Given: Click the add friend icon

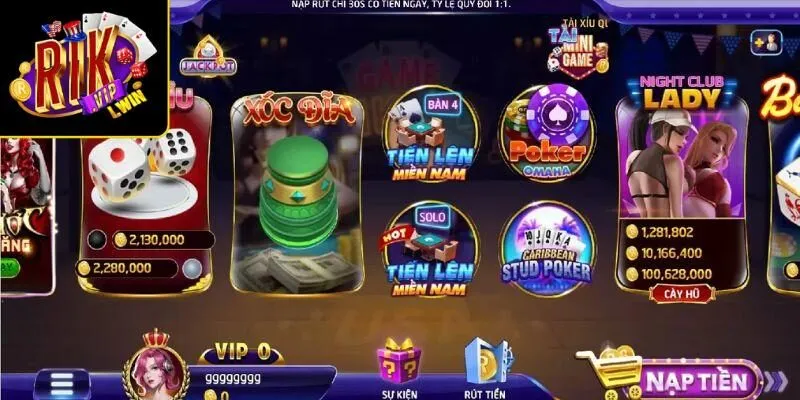Looking at the screenshot, I should [x=767, y=42].
